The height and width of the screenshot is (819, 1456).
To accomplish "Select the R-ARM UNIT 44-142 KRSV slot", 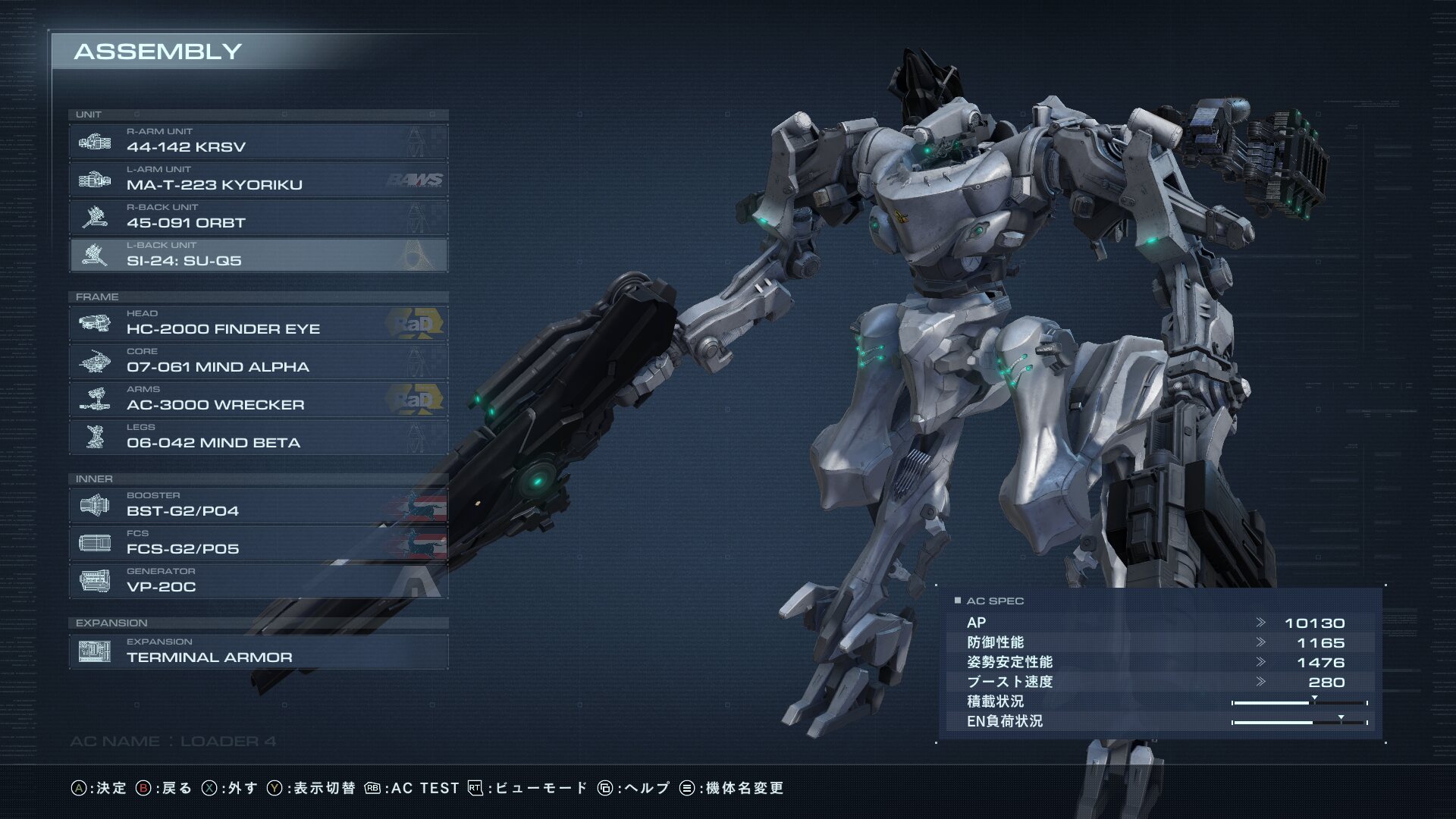I will [x=258, y=141].
